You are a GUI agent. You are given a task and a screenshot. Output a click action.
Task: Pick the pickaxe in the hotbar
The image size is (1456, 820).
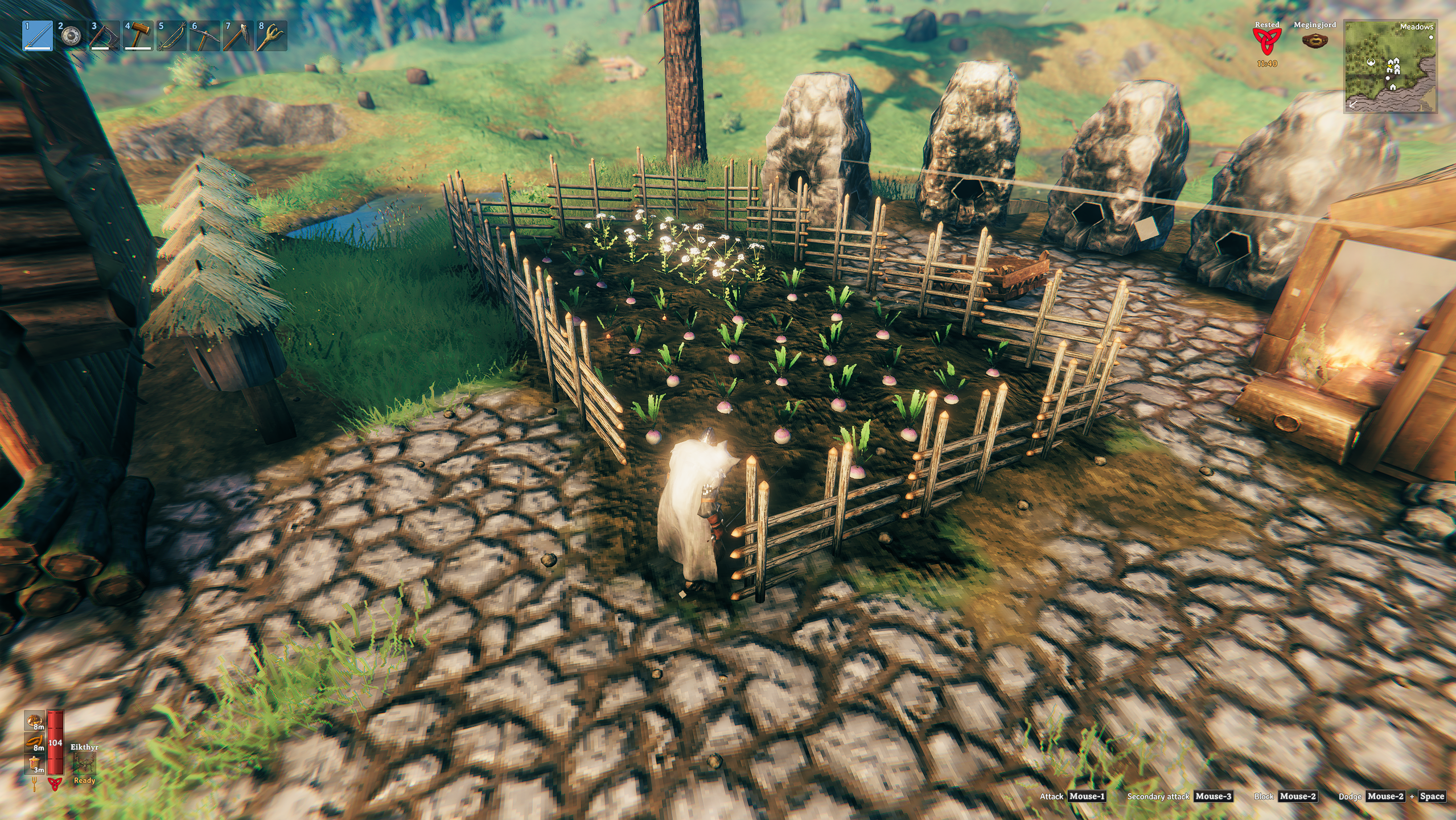pyautogui.click(x=204, y=36)
